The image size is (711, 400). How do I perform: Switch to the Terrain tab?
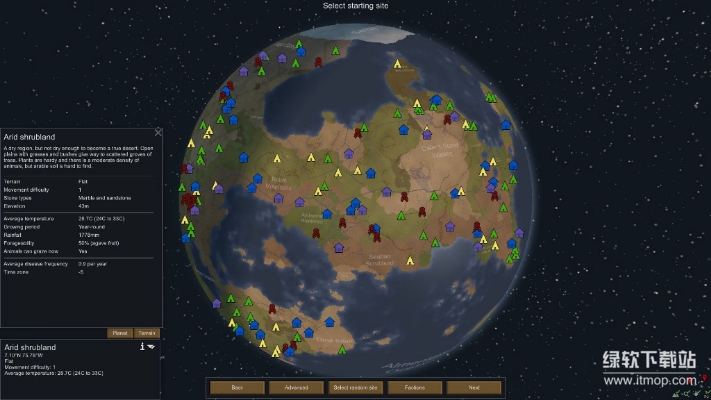coord(146,333)
